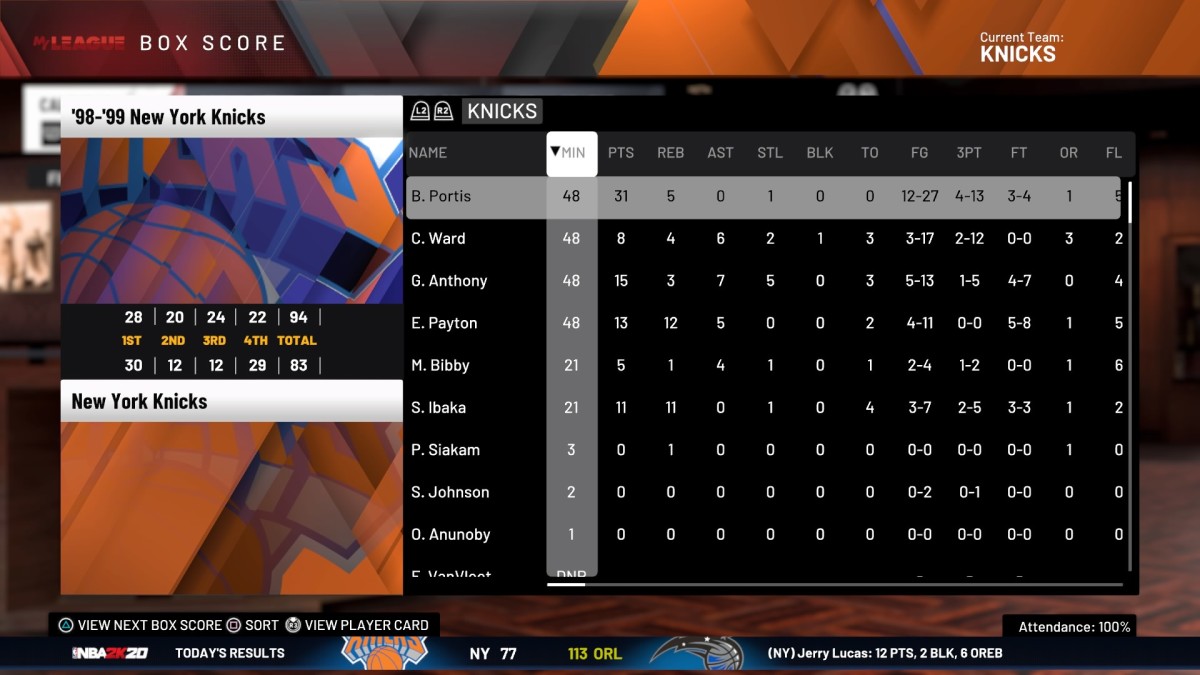Screen dimensions: 1200x675
Task: Sort by the 3PT column header
Action: click(969, 153)
